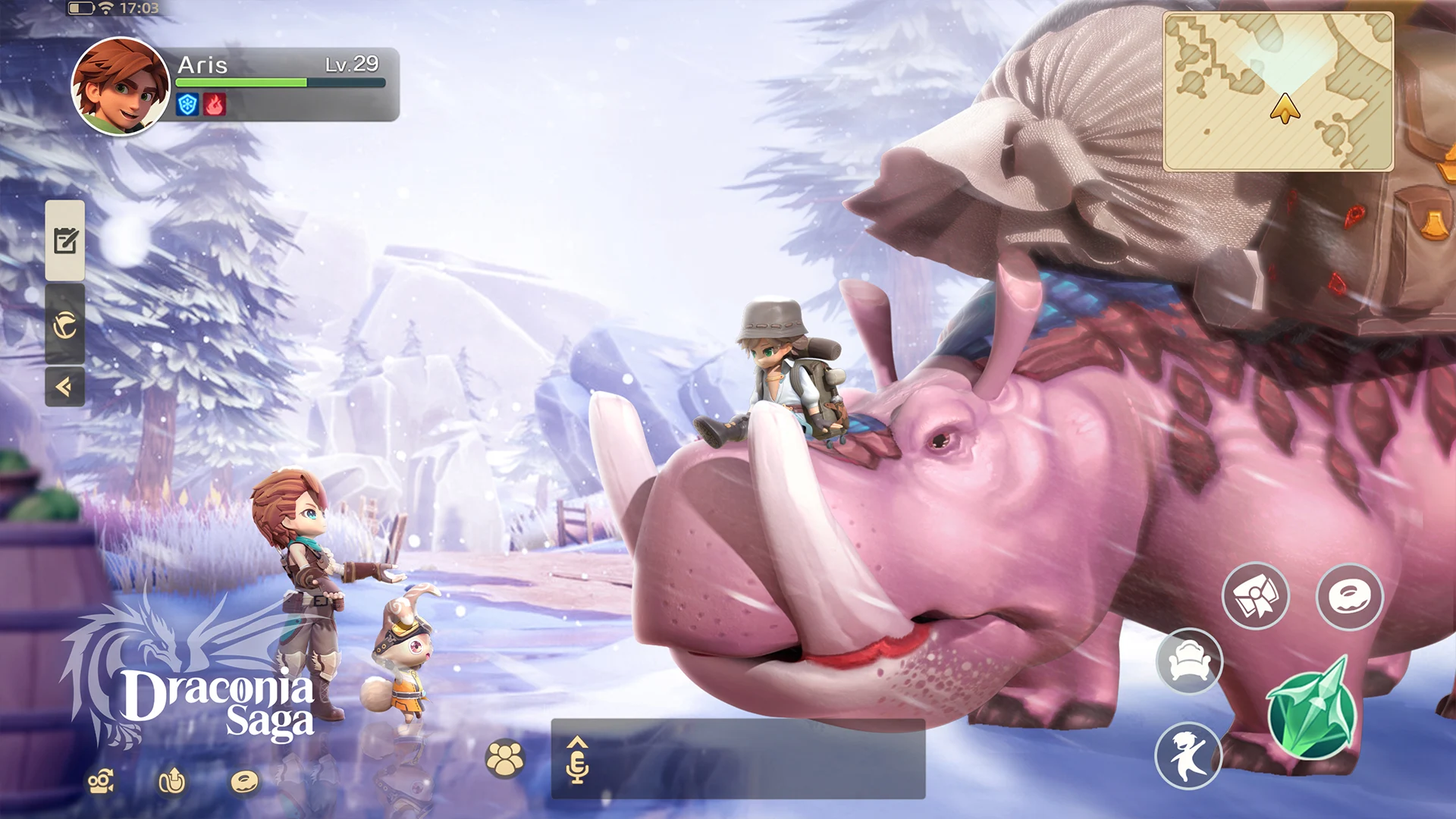Trigger the dancing figure emote button
Image resolution: width=1456 pixels, height=819 pixels.
[1188, 756]
